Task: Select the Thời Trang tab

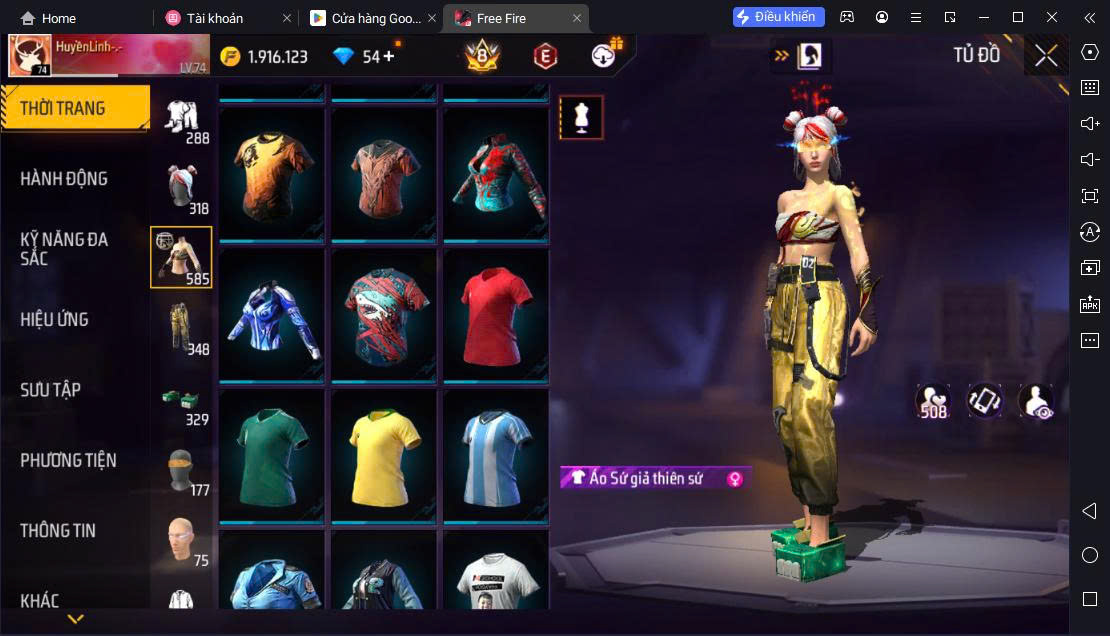Action: [62, 108]
